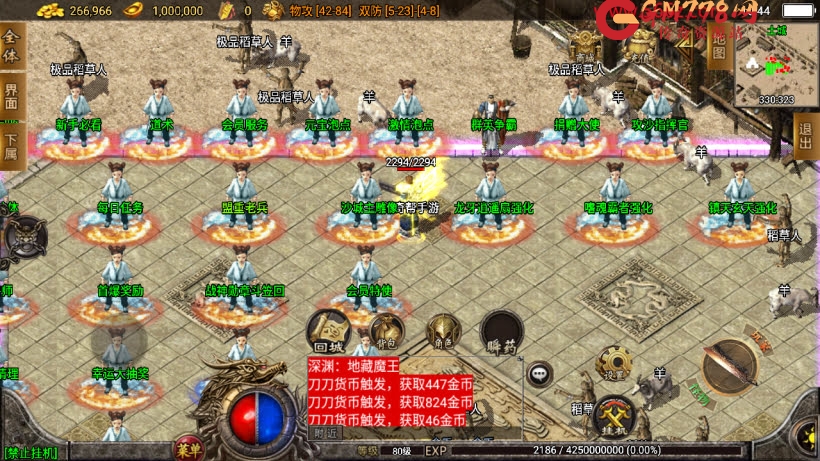The width and height of the screenshot is (820, 461).
Task: Open the 设置 gear settings button
Action: (x=614, y=366)
